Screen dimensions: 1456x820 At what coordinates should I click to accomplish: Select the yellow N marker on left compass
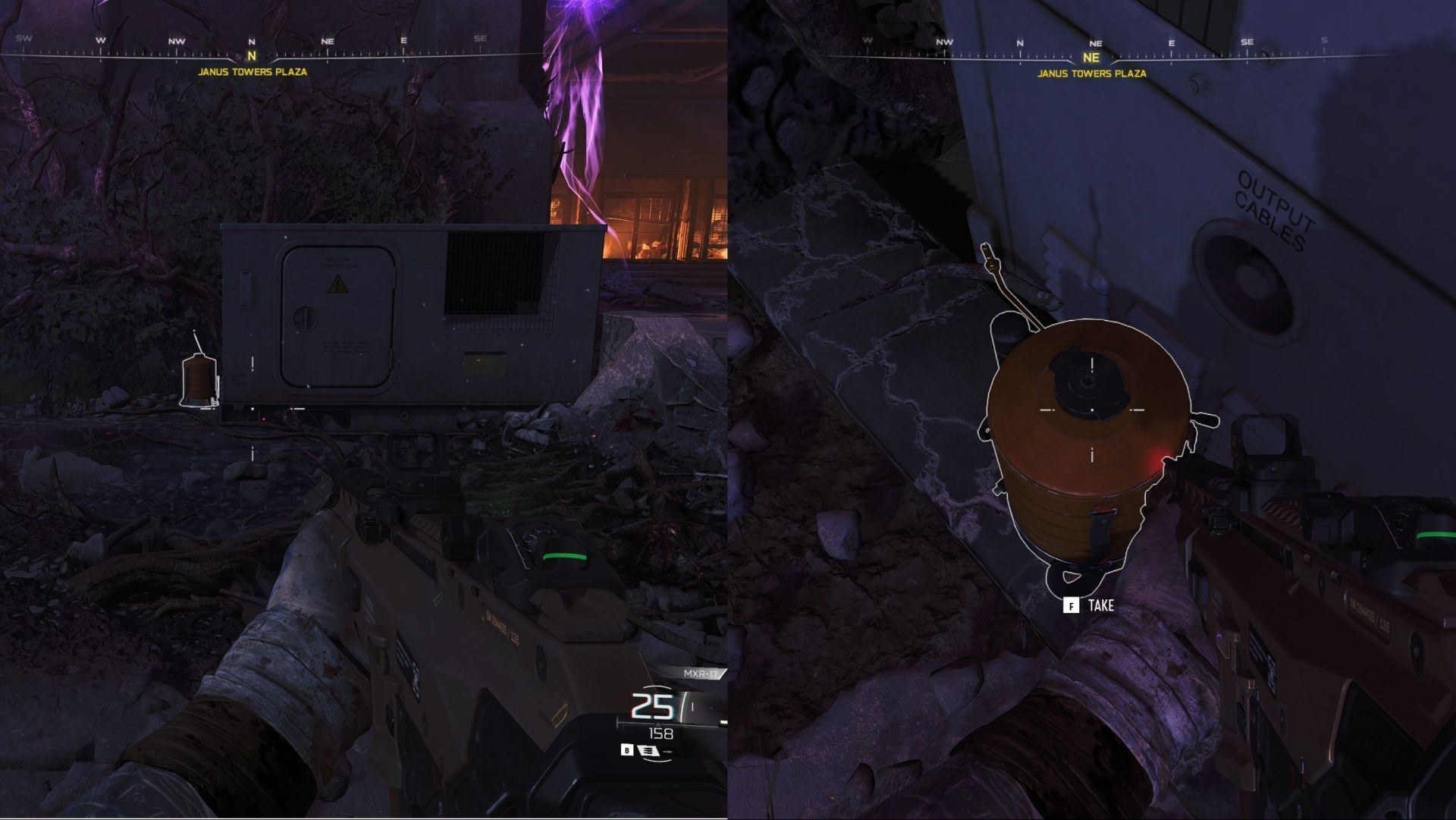(250, 55)
